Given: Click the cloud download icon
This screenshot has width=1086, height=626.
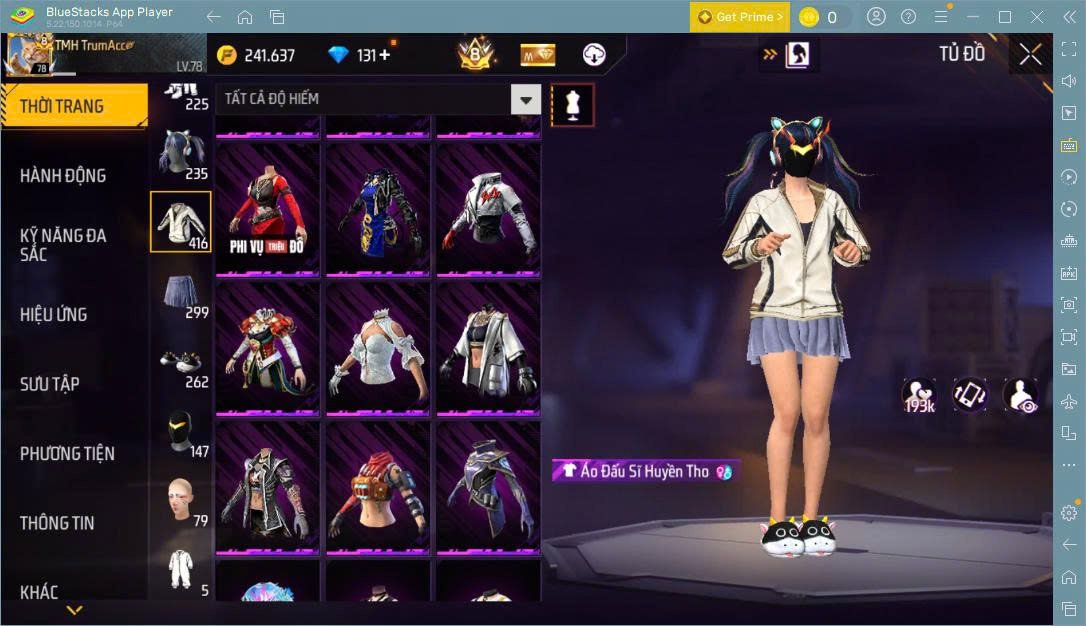Looking at the screenshot, I should point(594,55).
